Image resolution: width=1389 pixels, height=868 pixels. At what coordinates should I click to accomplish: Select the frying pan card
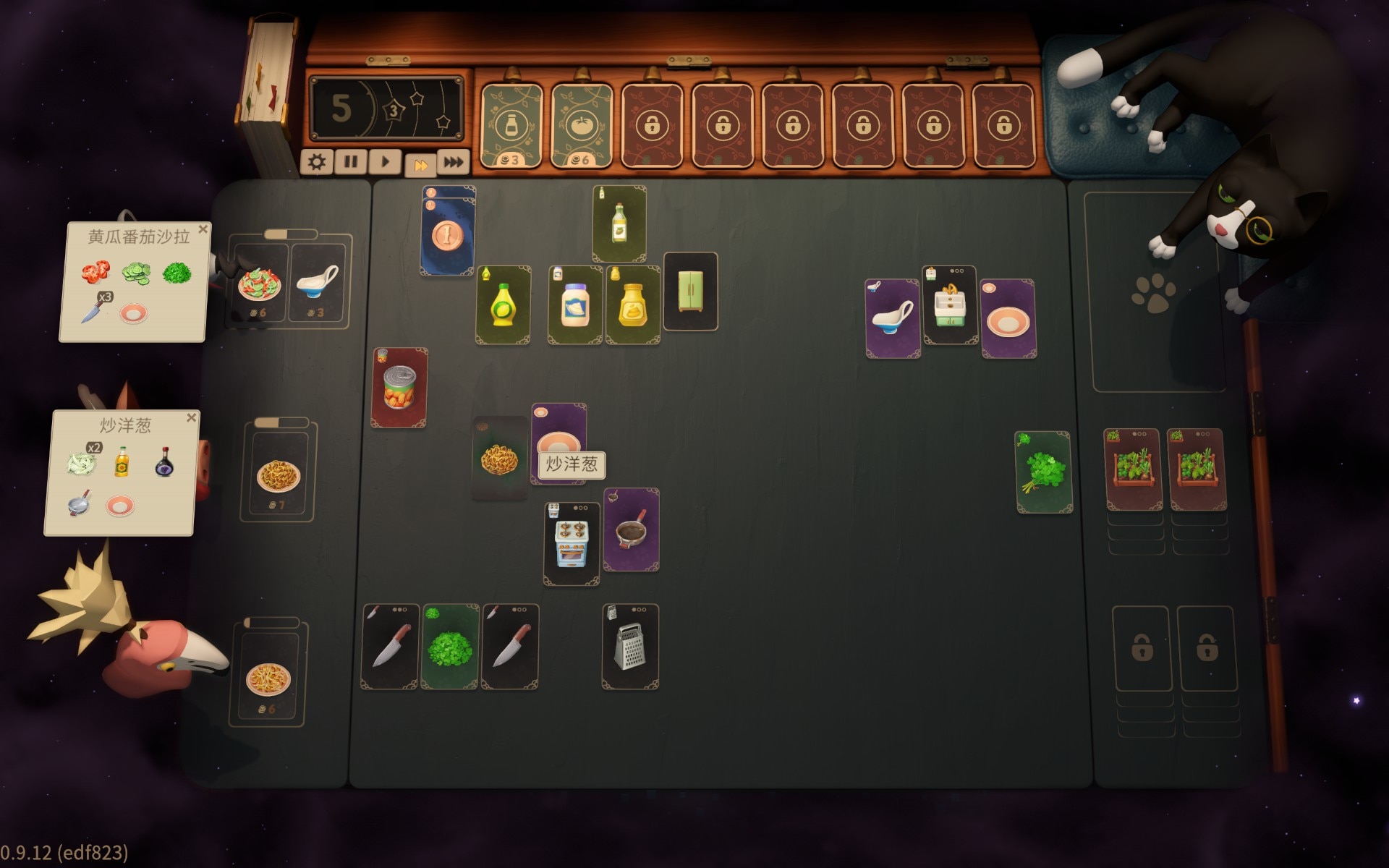click(631, 530)
